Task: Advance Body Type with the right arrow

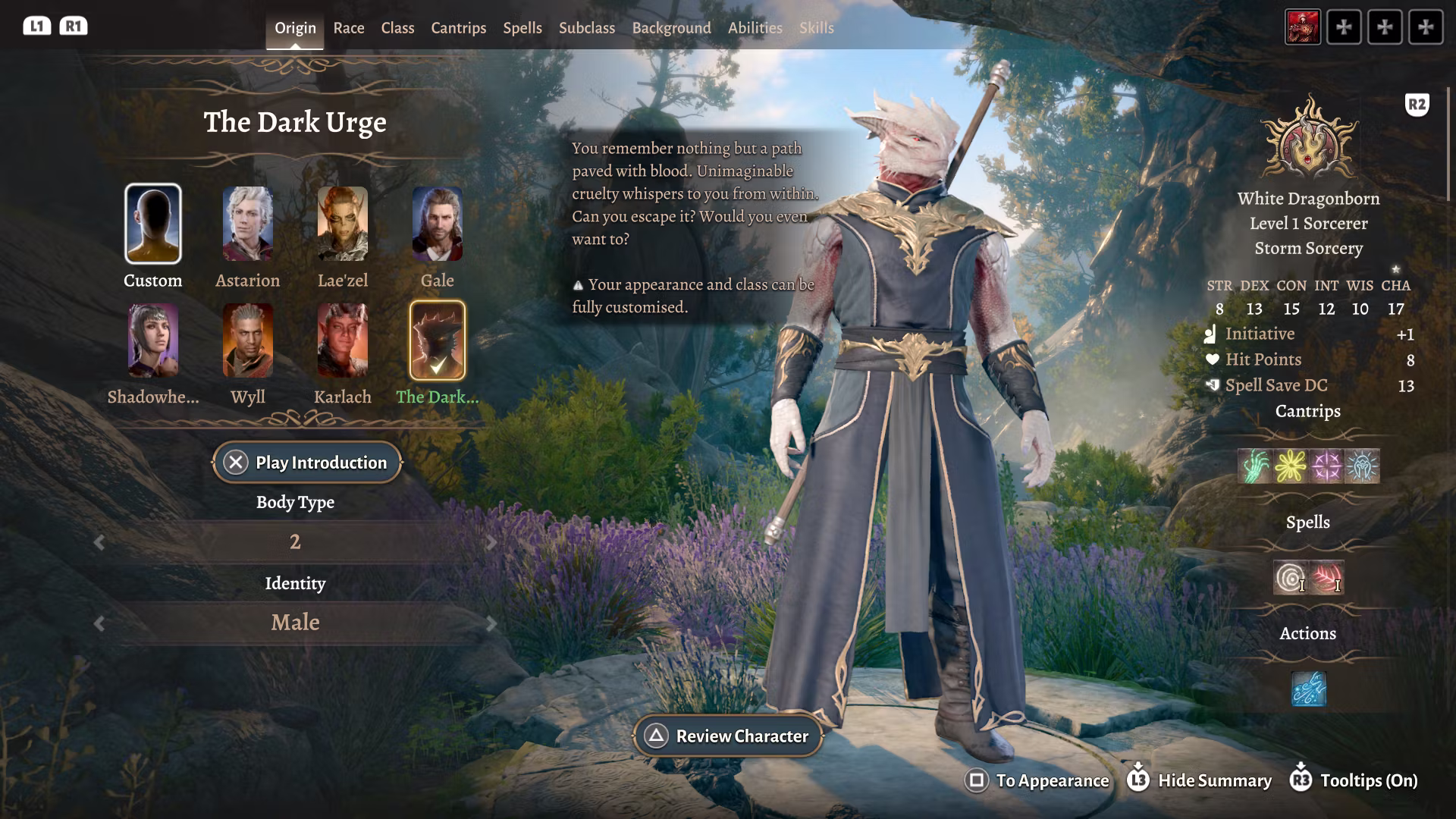Action: click(x=491, y=542)
